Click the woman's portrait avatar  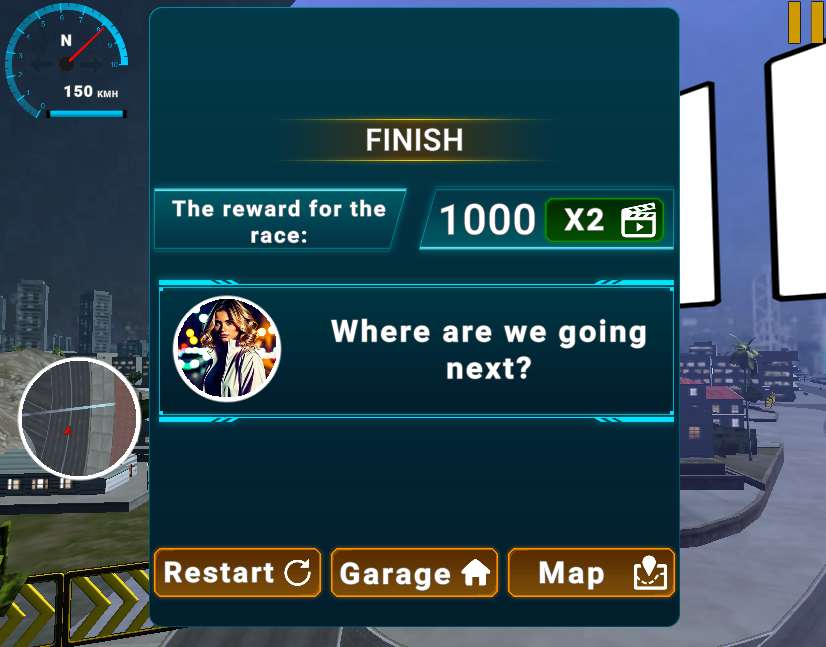227,349
